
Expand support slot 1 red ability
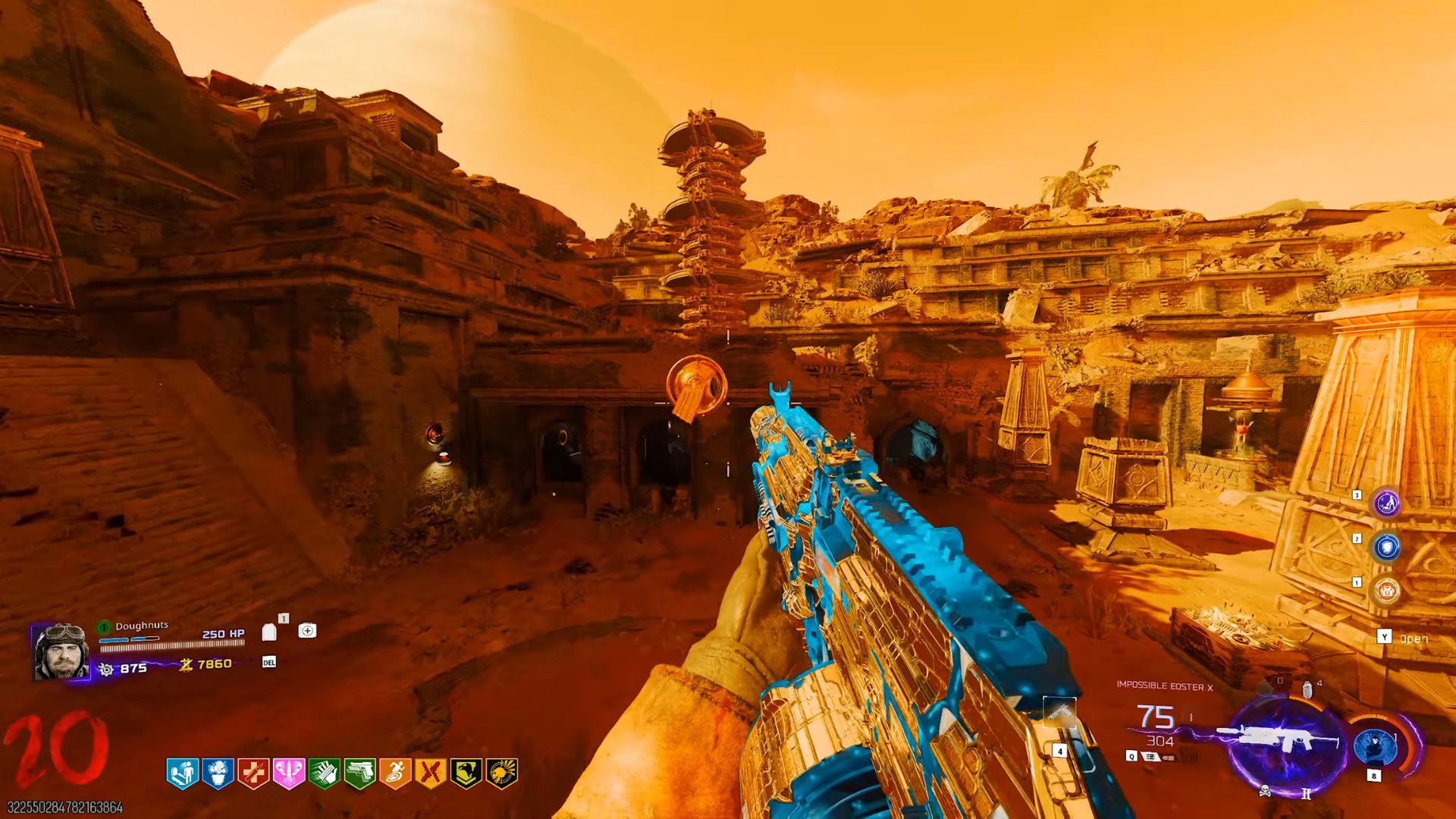coord(1388,591)
